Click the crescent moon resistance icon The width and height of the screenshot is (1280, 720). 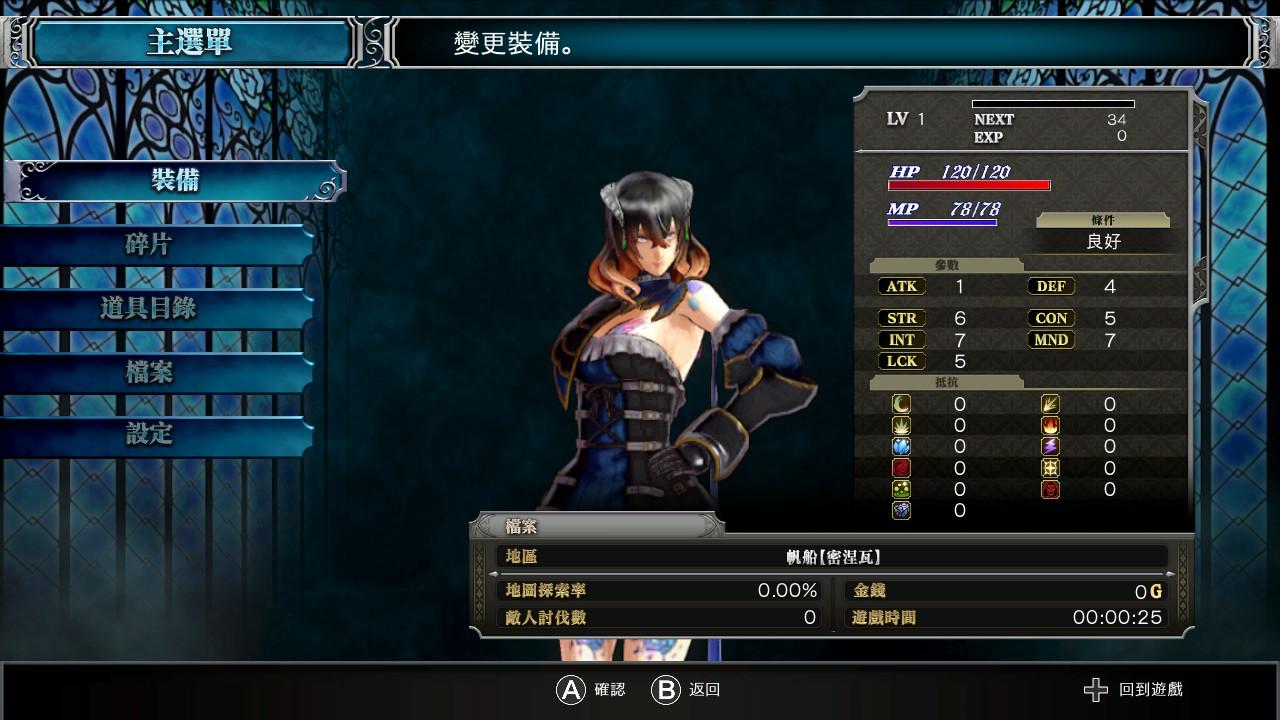point(899,404)
